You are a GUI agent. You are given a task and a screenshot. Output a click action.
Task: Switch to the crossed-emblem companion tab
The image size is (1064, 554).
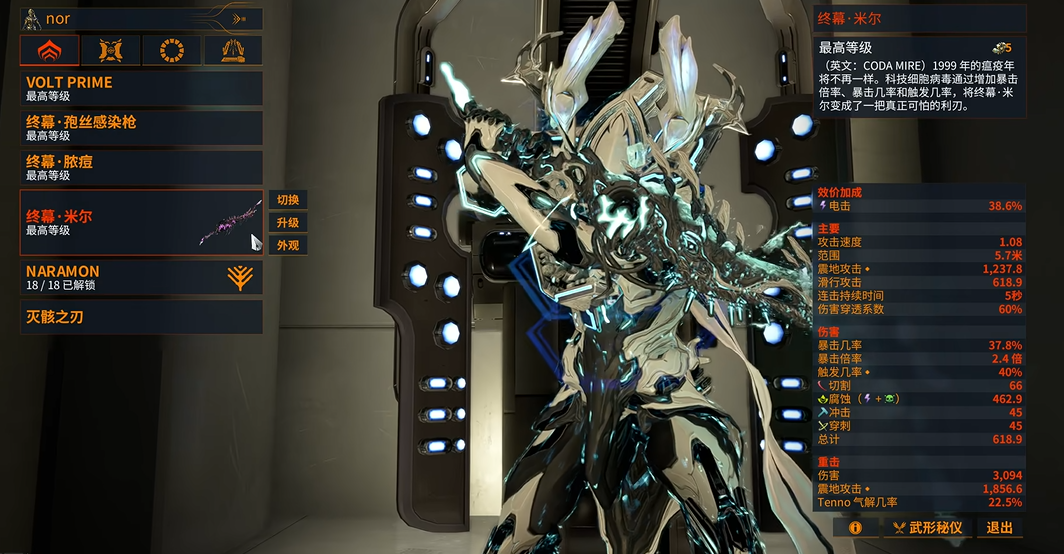tap(111, 50)
